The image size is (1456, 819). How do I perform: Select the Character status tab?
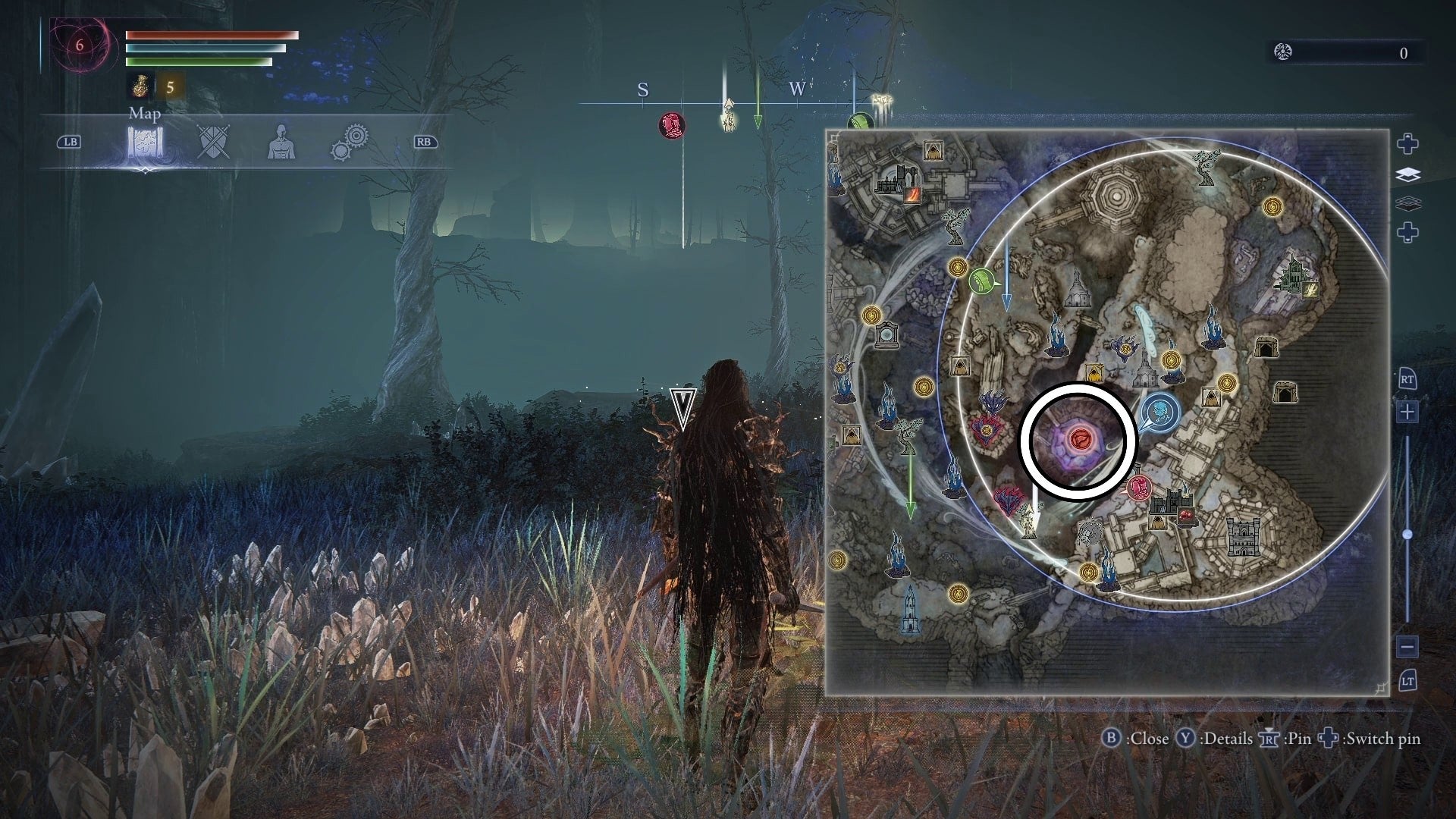pos(282,142)
